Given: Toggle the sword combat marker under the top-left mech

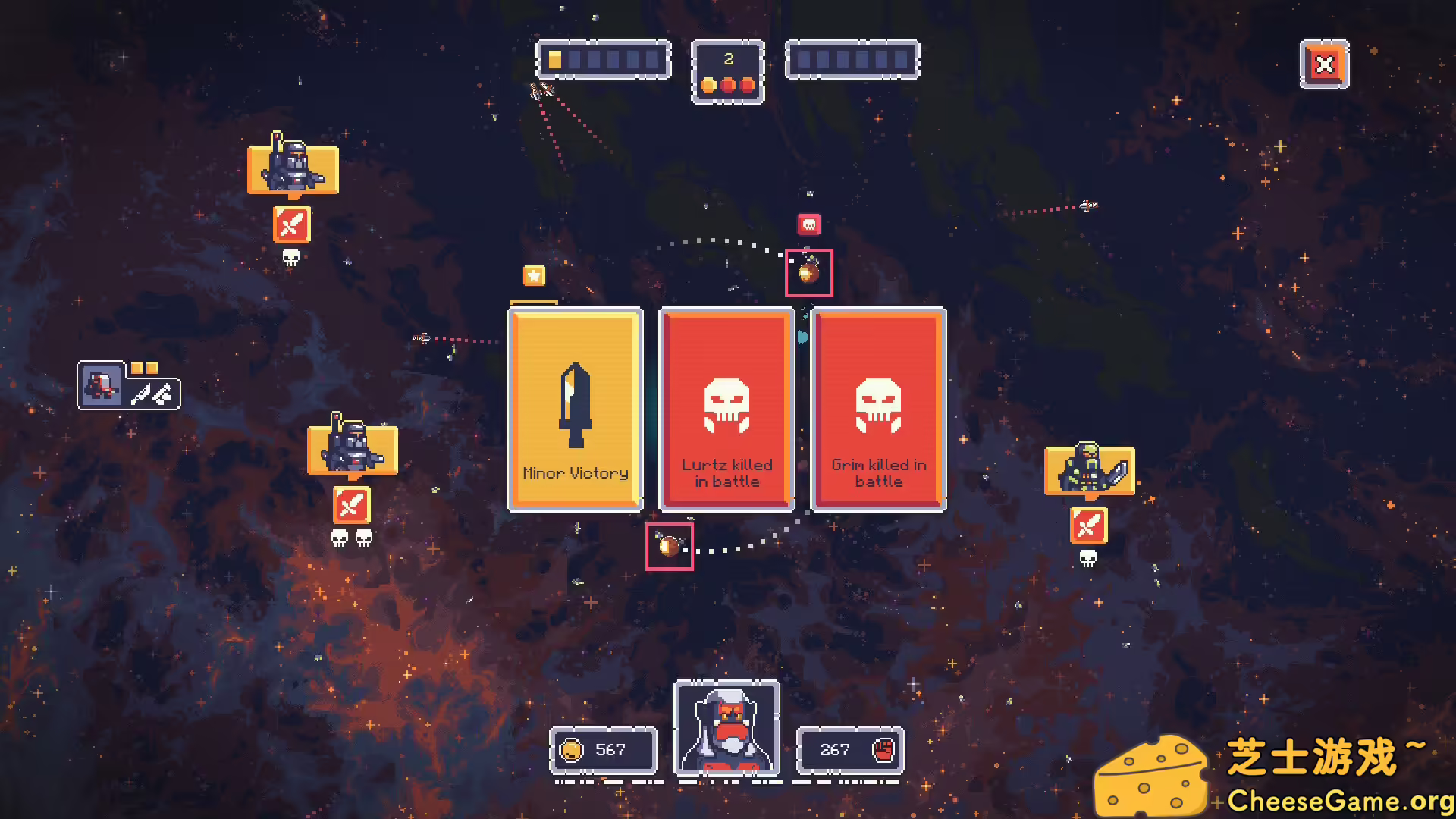Looking at the screenshot, I should coord(292,225).
